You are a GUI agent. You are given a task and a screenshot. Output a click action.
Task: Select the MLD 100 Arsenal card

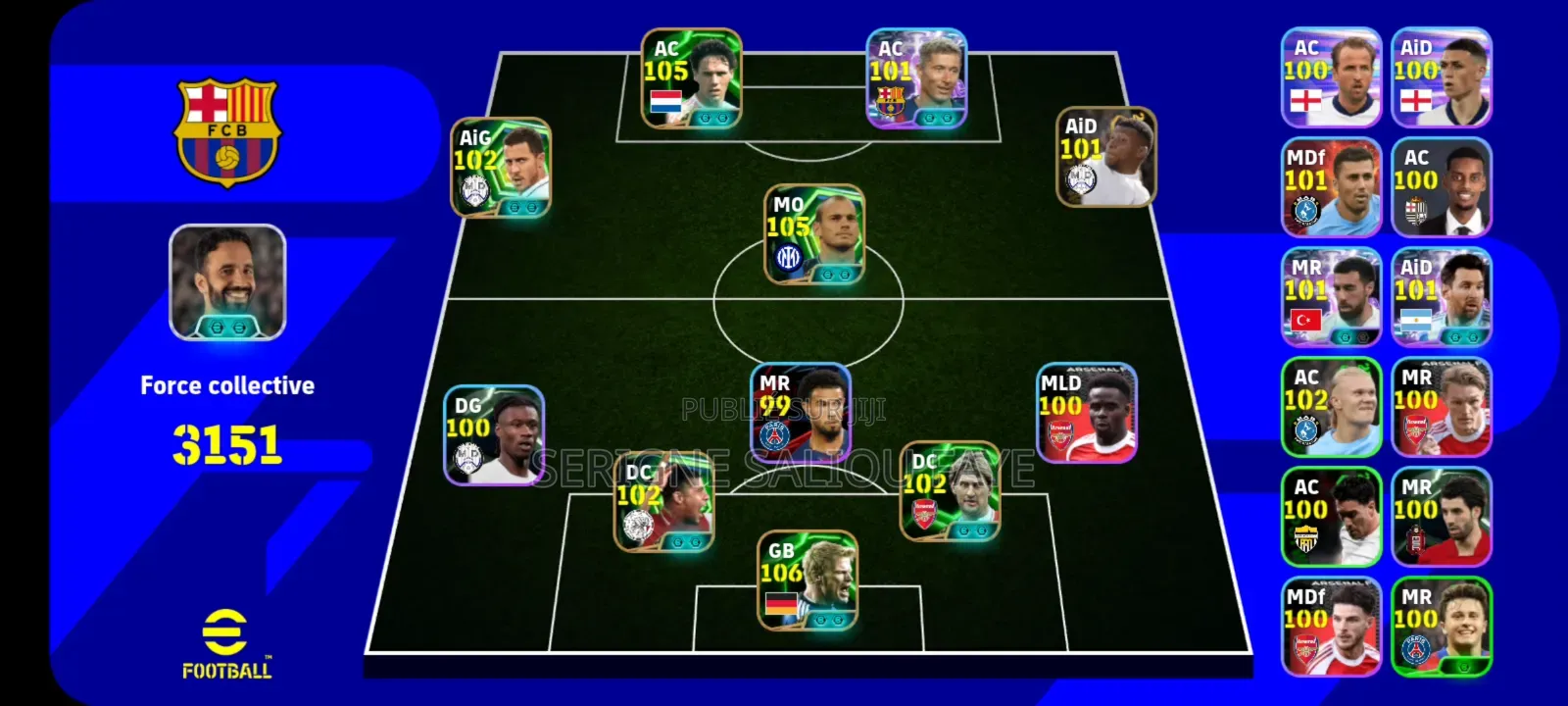(1087, 413)
